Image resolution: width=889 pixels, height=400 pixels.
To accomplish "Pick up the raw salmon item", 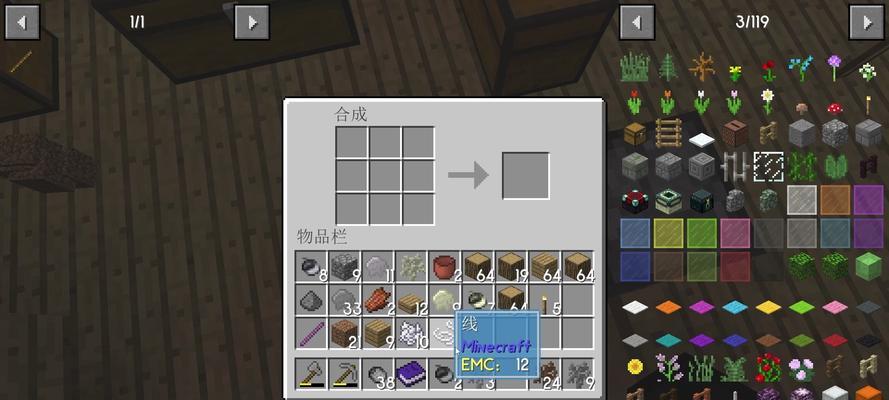I will (378, 300).
